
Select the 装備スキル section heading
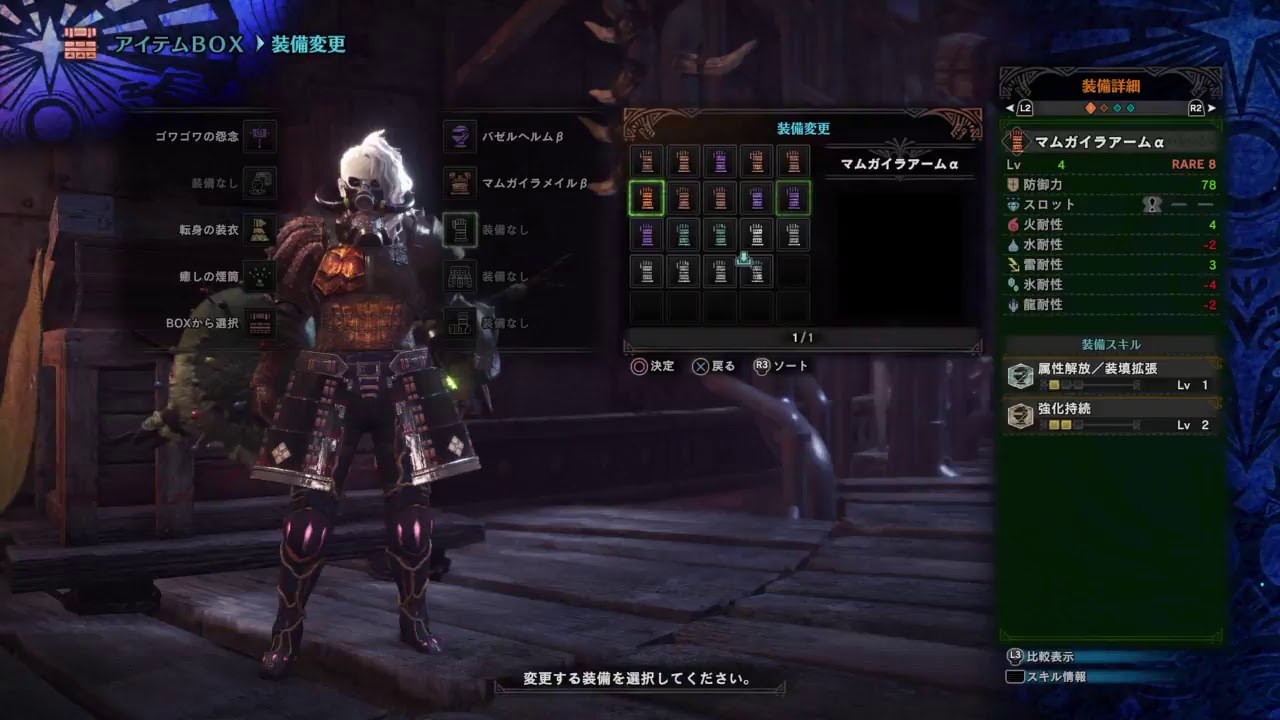tap(1110, 343)
